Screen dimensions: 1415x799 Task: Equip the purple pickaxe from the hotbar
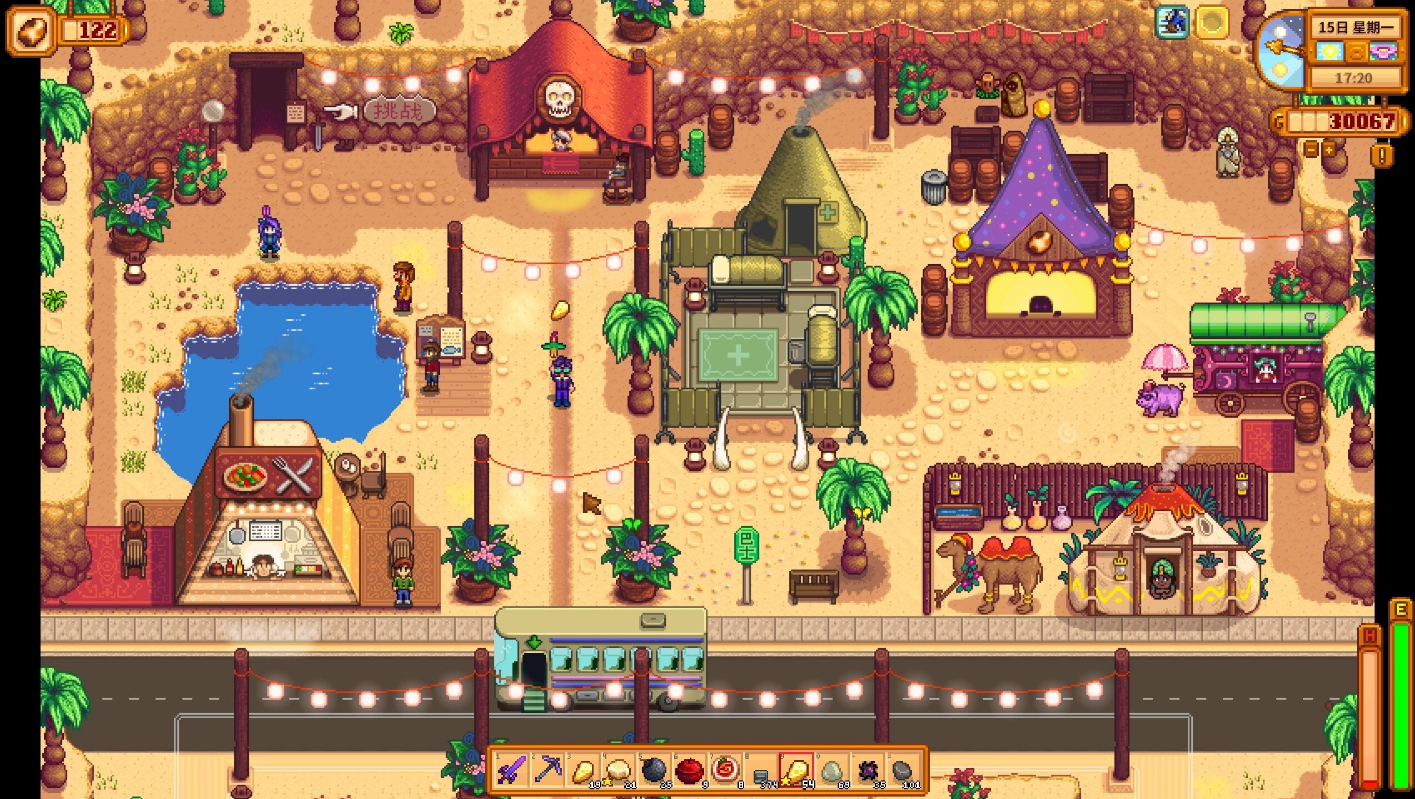click(548, 770)
